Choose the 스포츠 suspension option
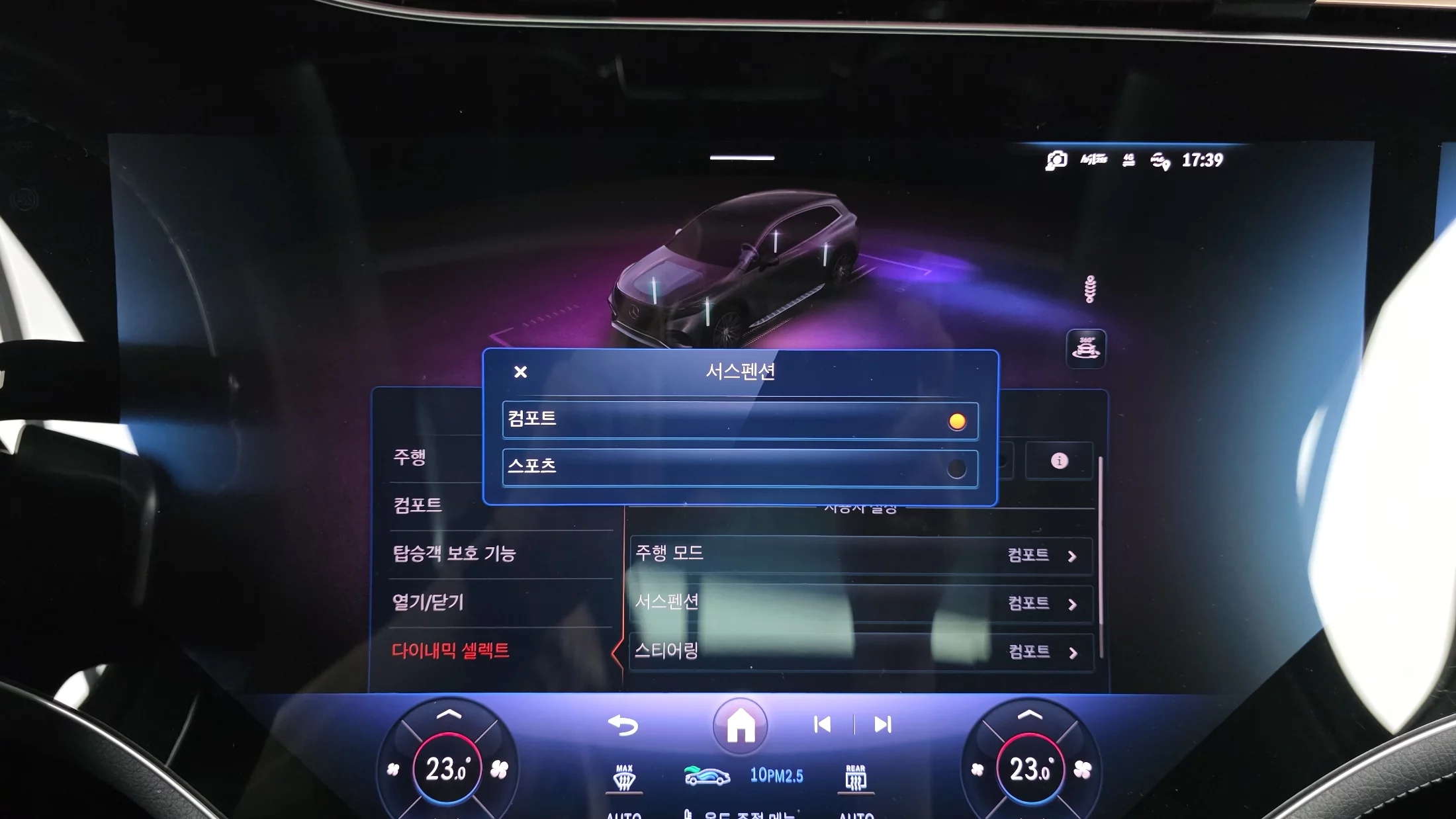Screen dimensions: 1456x819 click(740, 468)
